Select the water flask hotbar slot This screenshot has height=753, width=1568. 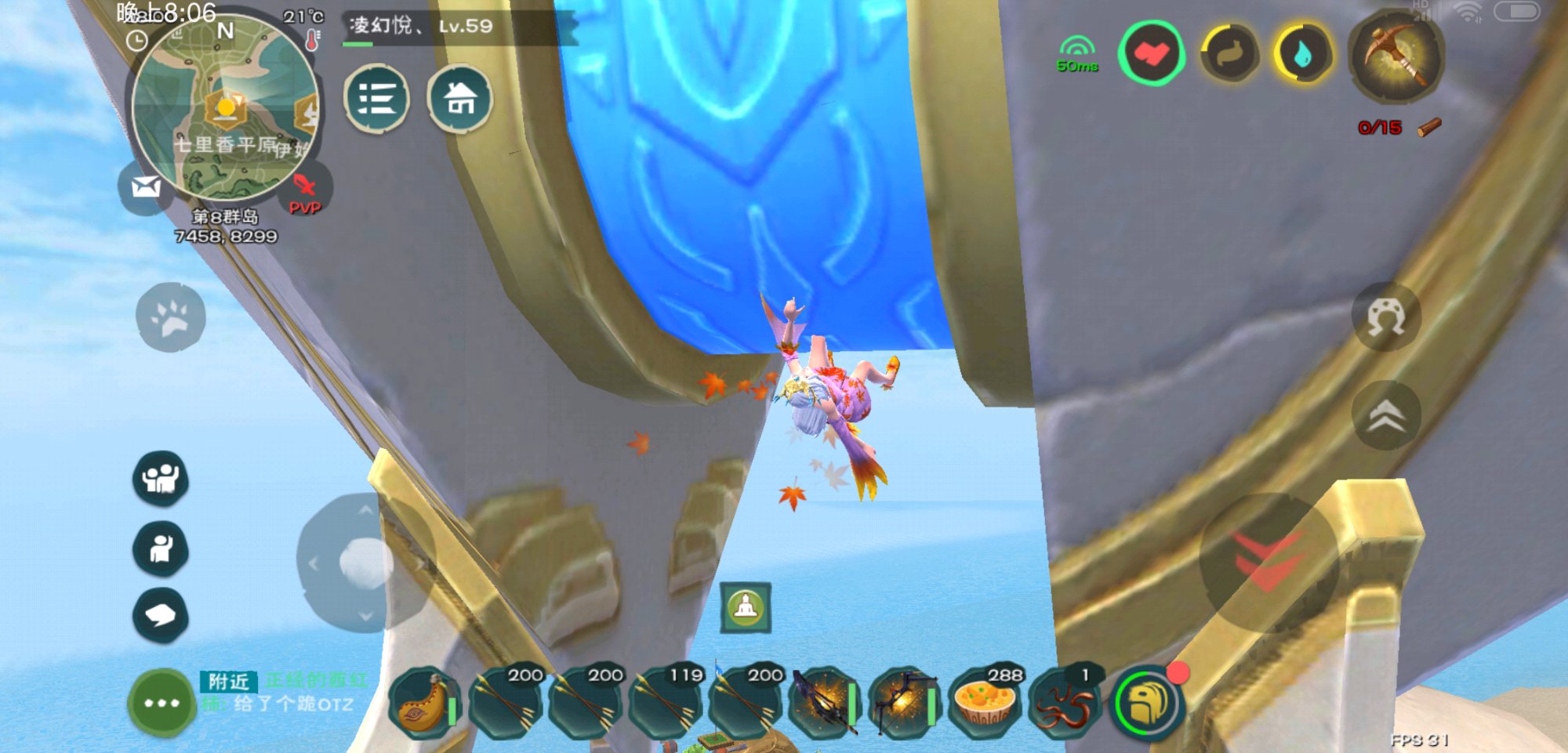pyautogui.click(x=425, y=703)
